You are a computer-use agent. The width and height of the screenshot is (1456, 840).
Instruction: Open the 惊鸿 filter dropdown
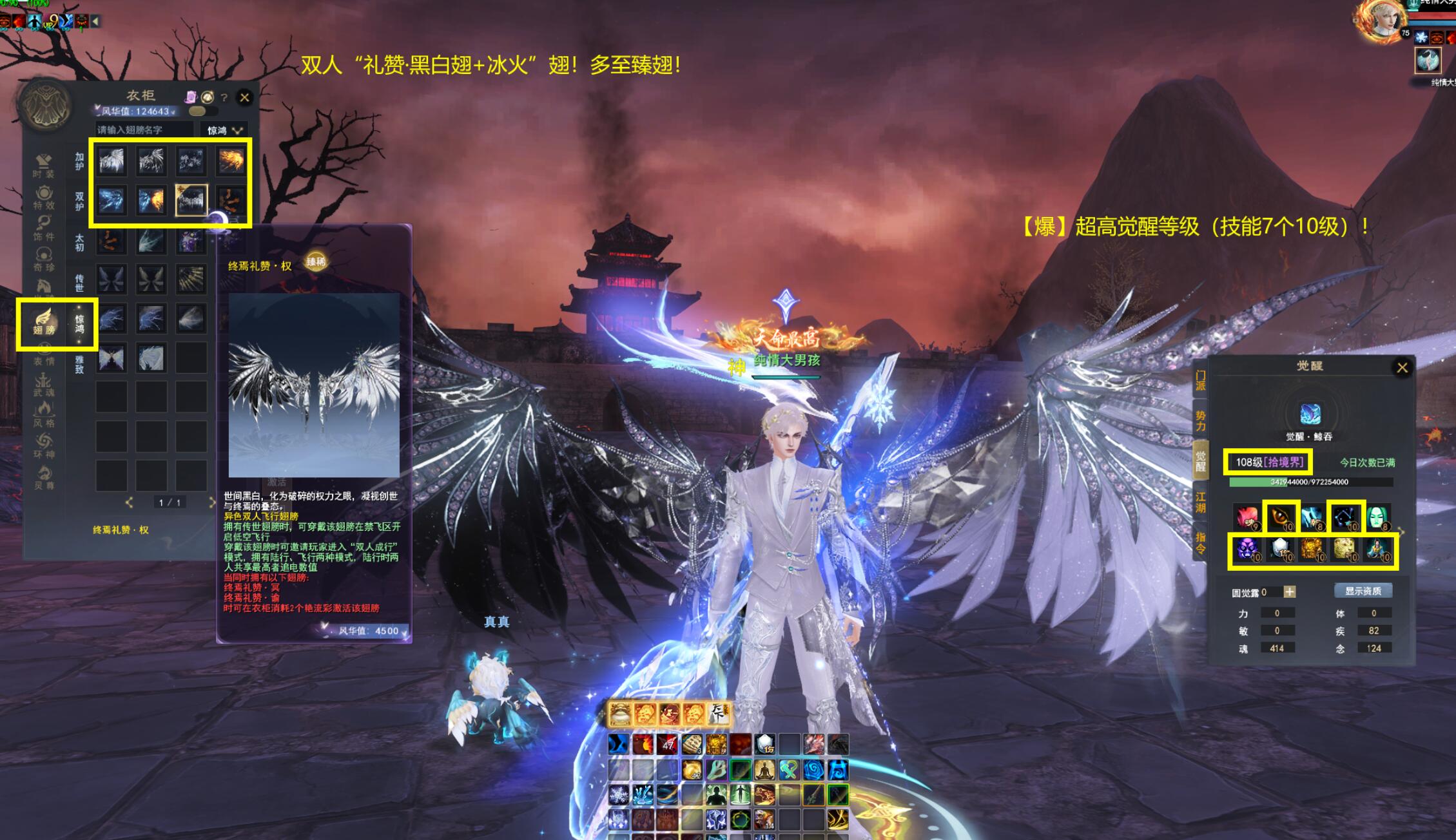(224, 130)
